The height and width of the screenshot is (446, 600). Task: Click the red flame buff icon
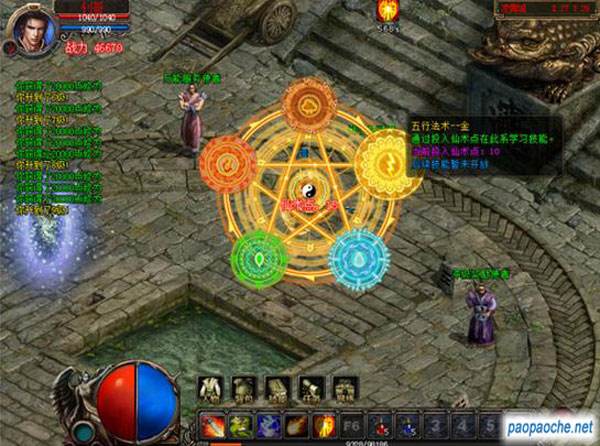click(x=387, y=11)
